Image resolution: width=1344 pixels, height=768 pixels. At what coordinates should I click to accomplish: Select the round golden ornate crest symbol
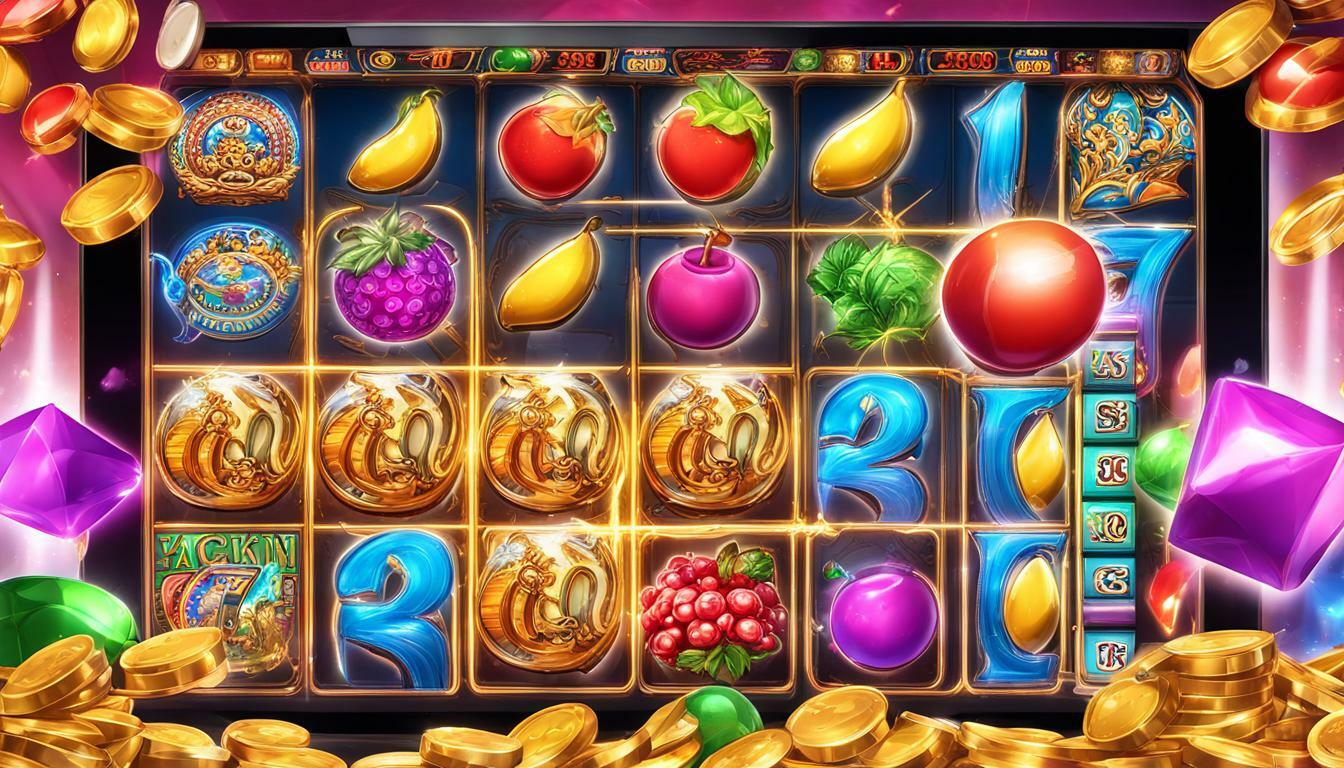pos(235,146)
